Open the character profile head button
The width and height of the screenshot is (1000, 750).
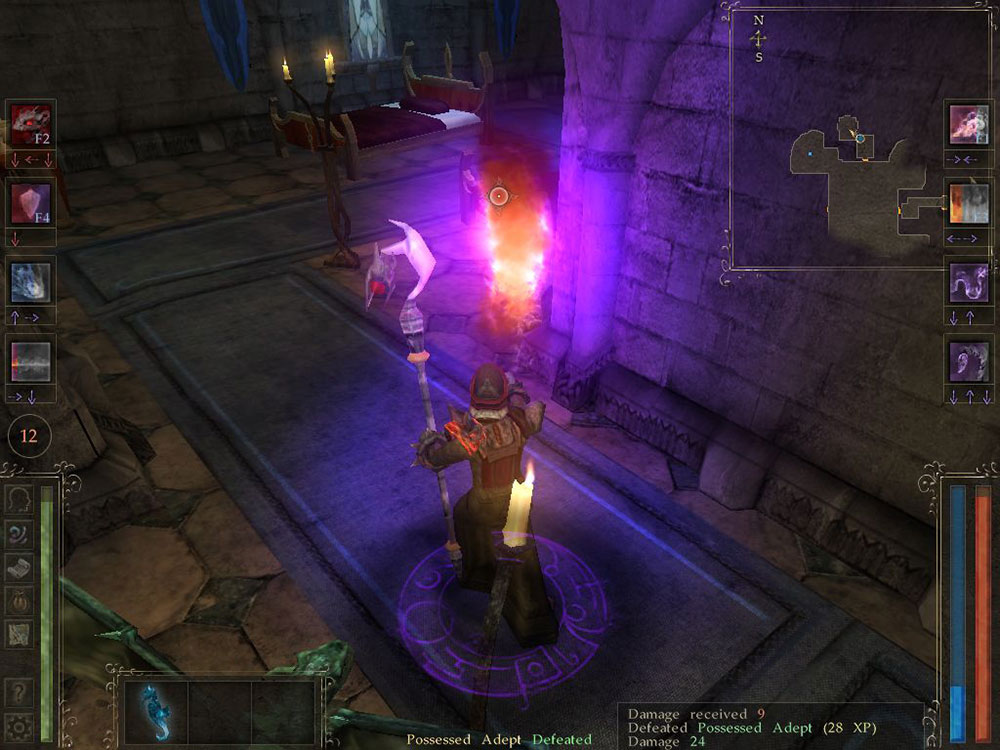[x=19, y=499]
